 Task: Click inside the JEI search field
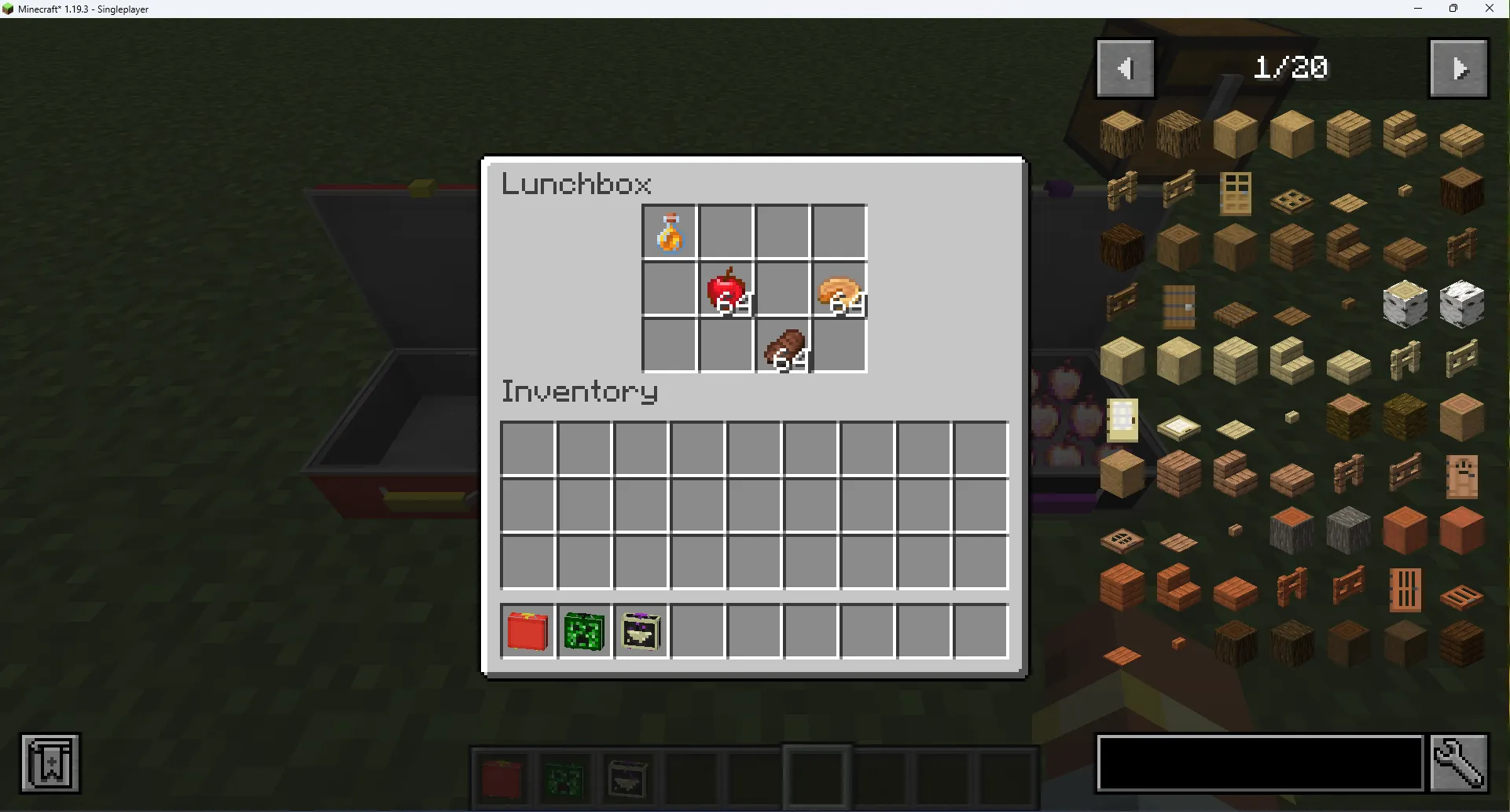(1258, 762)
